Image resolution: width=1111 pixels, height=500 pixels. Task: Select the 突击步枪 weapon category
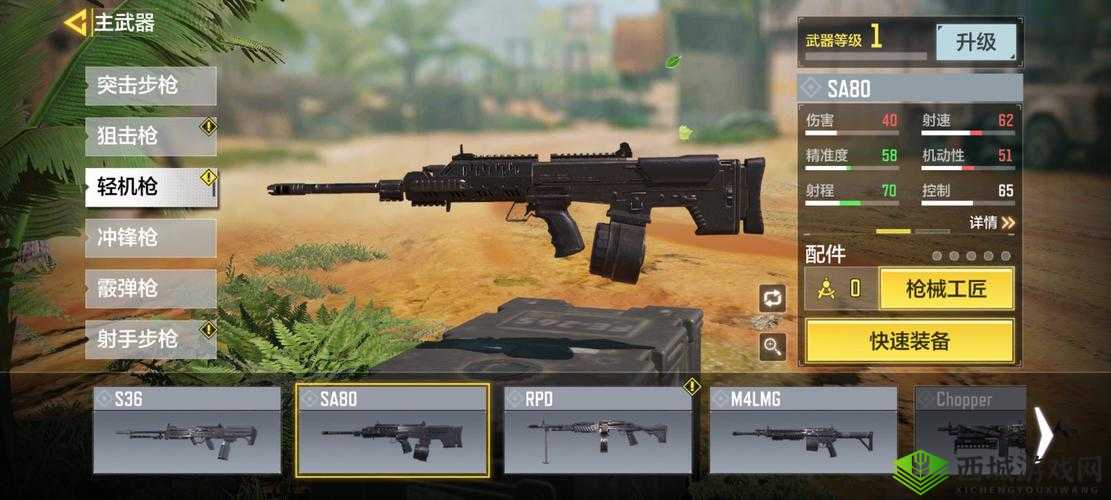click(150, 86)
